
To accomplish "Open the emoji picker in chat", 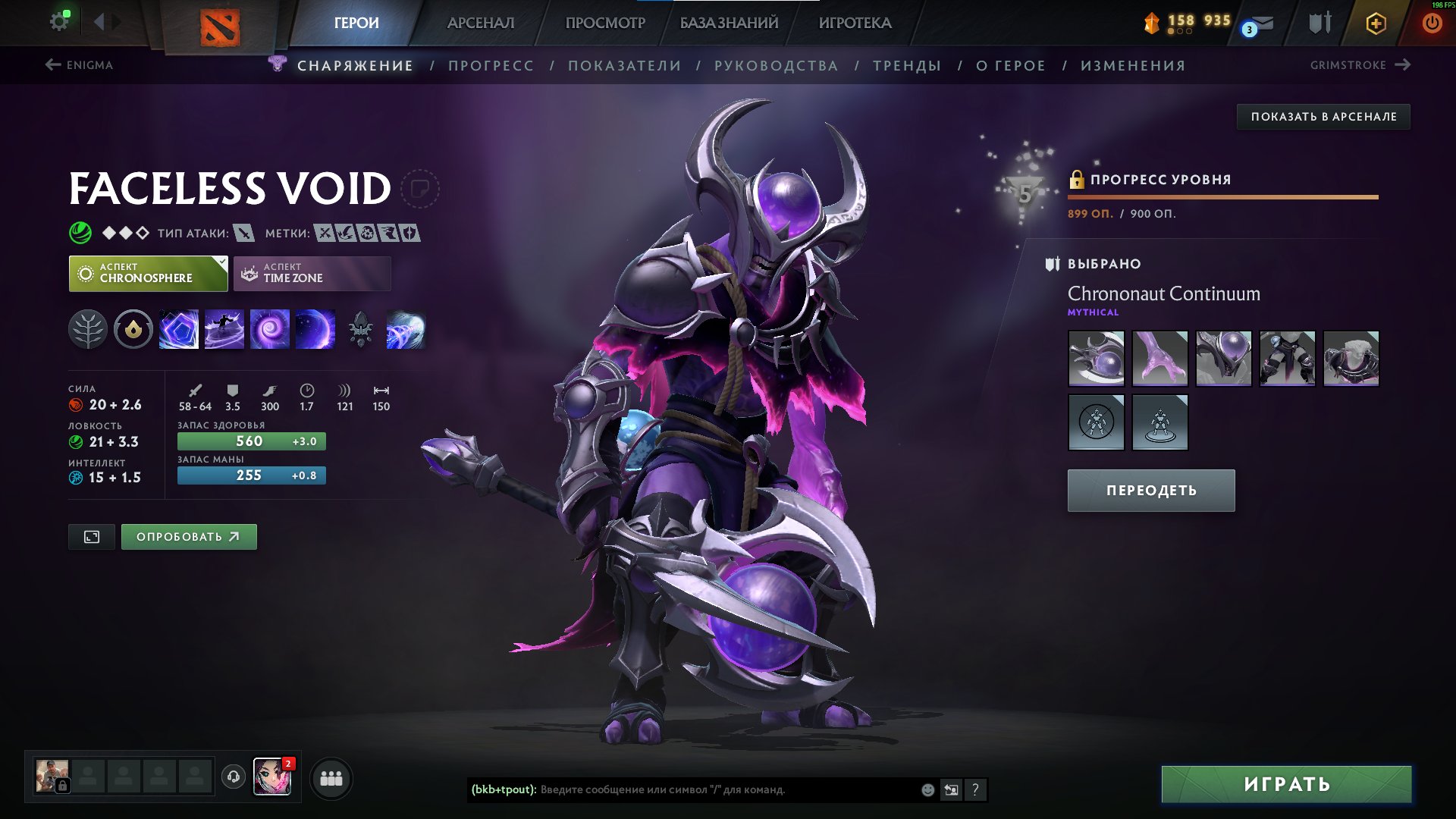I will tap(927, 789).
